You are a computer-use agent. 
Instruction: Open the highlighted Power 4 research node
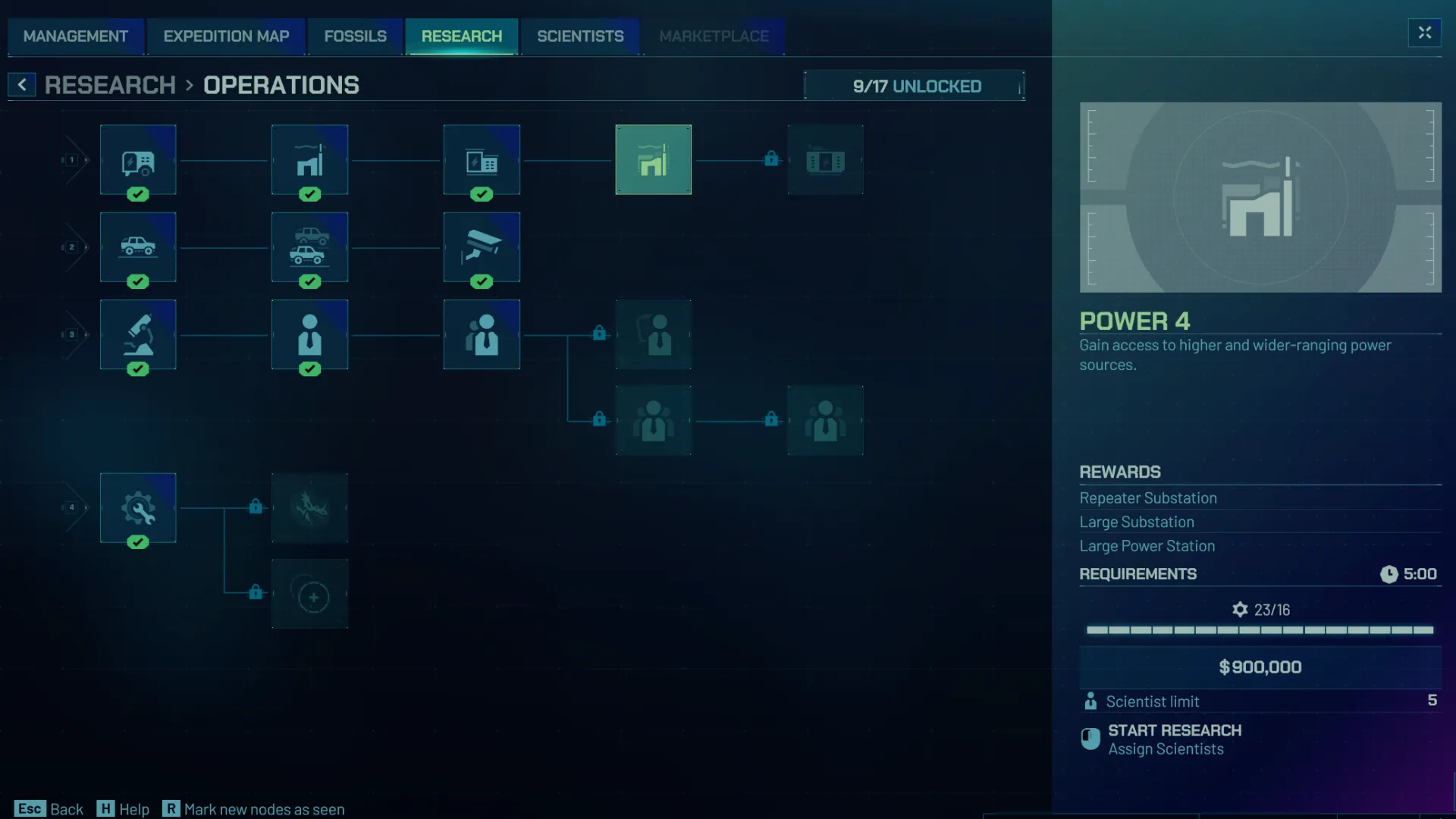click(653, 160)
